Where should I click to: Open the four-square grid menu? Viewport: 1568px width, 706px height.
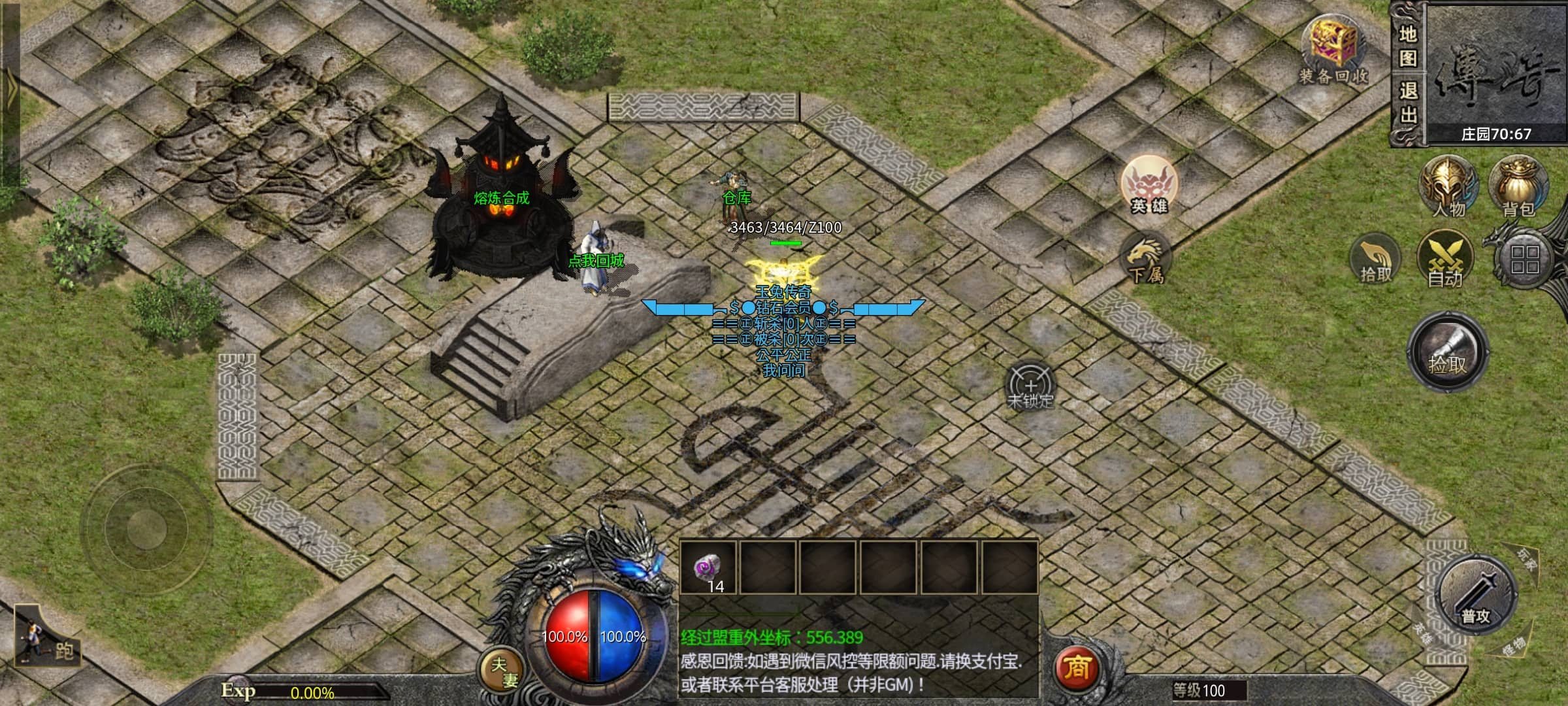tap(1525, 260)
